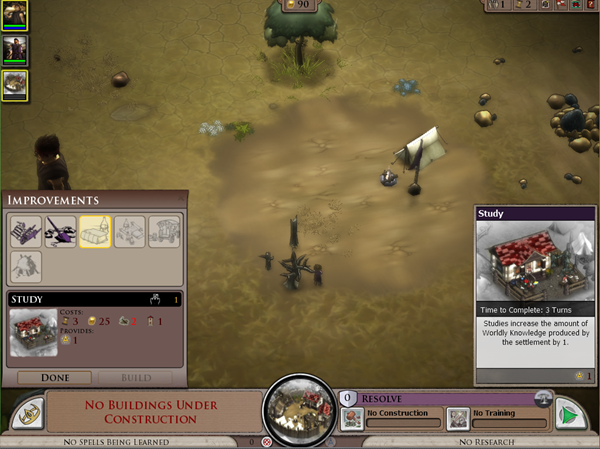Pick the hut improvement in second row

pyautogui.click(x=26, y=267)
